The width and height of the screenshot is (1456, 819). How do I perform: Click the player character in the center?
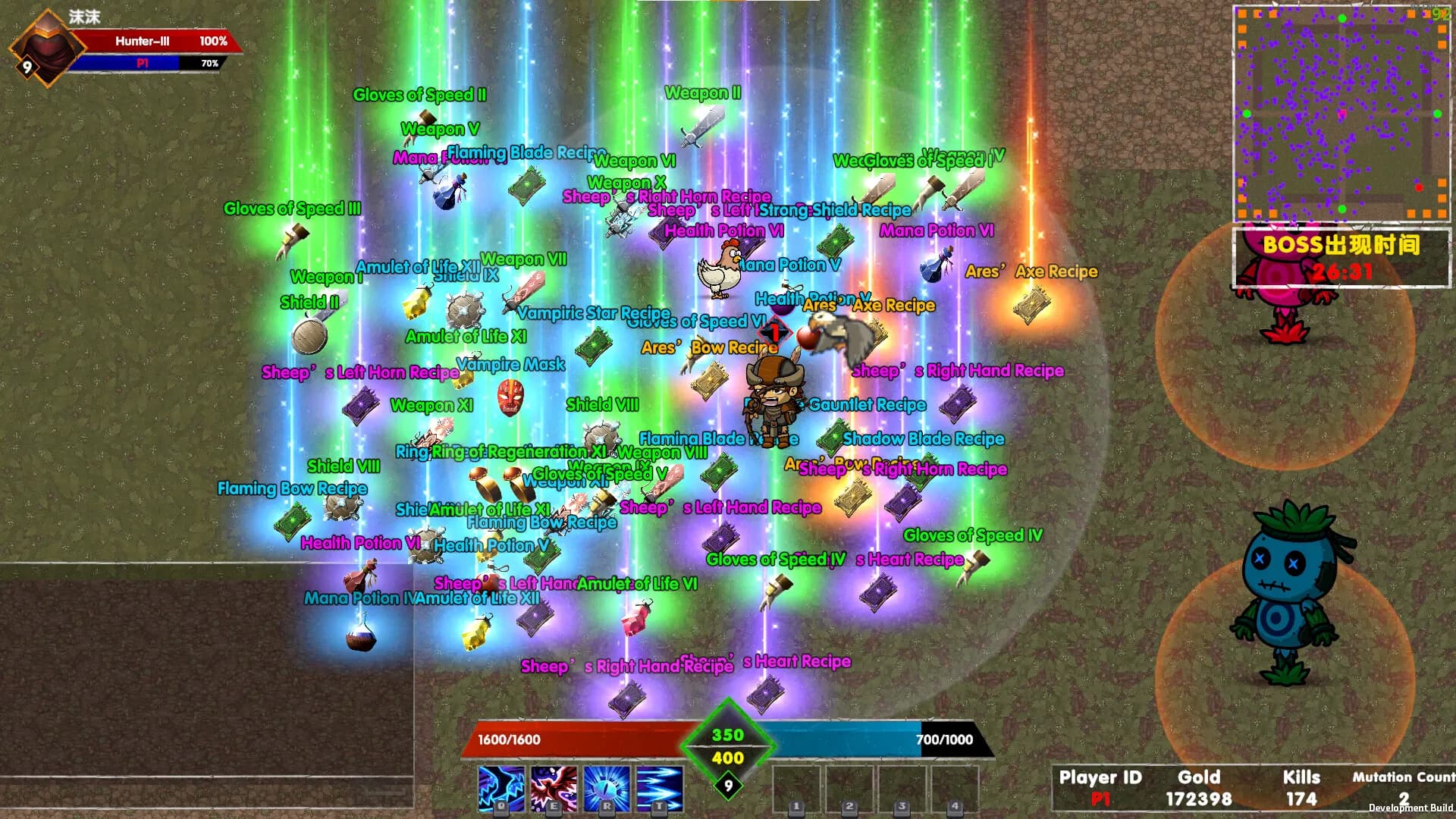click(x=773, y=402)
